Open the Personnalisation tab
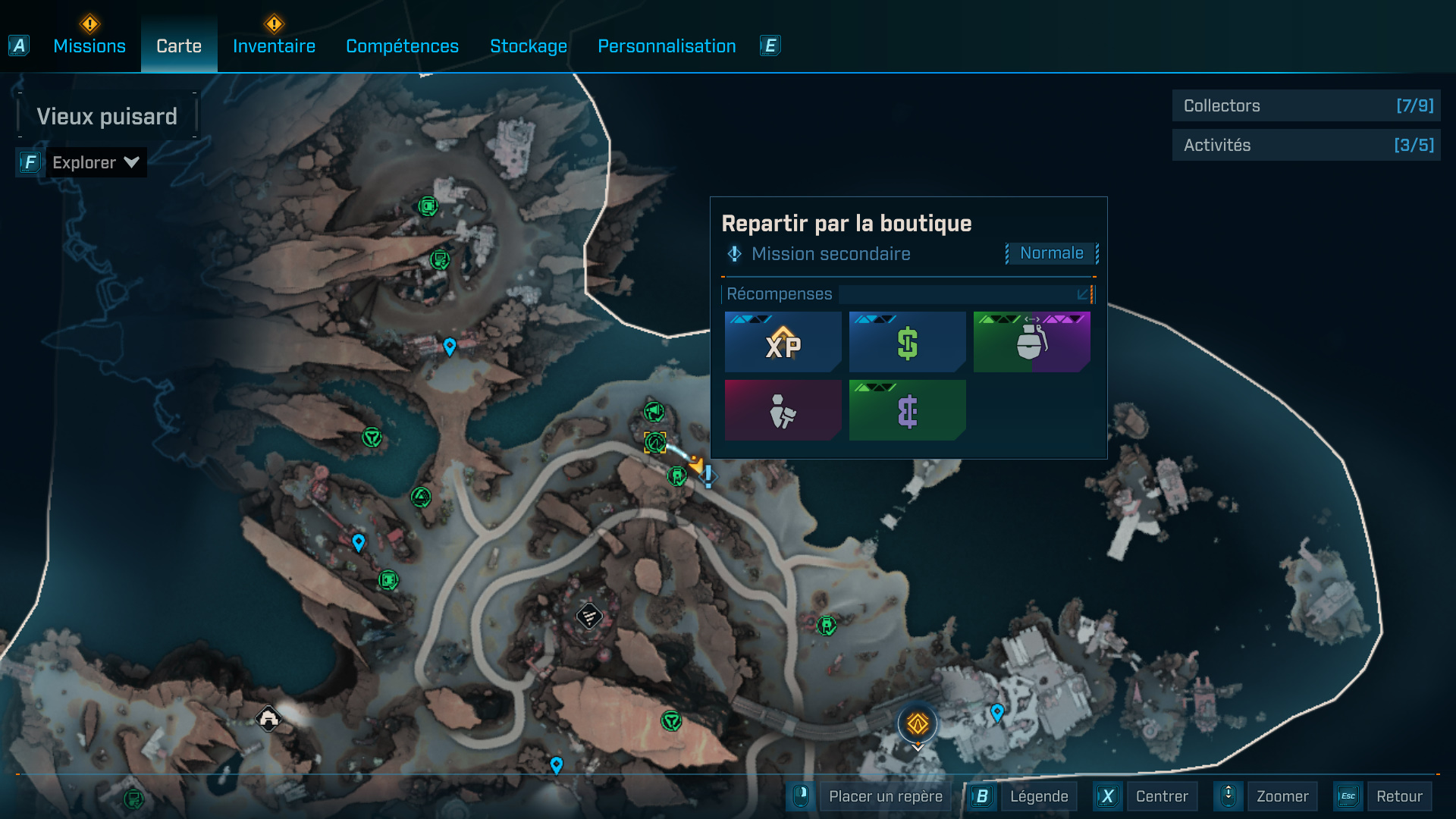The height and width of the screenshot is (819, 1456). tap(667, 46)
